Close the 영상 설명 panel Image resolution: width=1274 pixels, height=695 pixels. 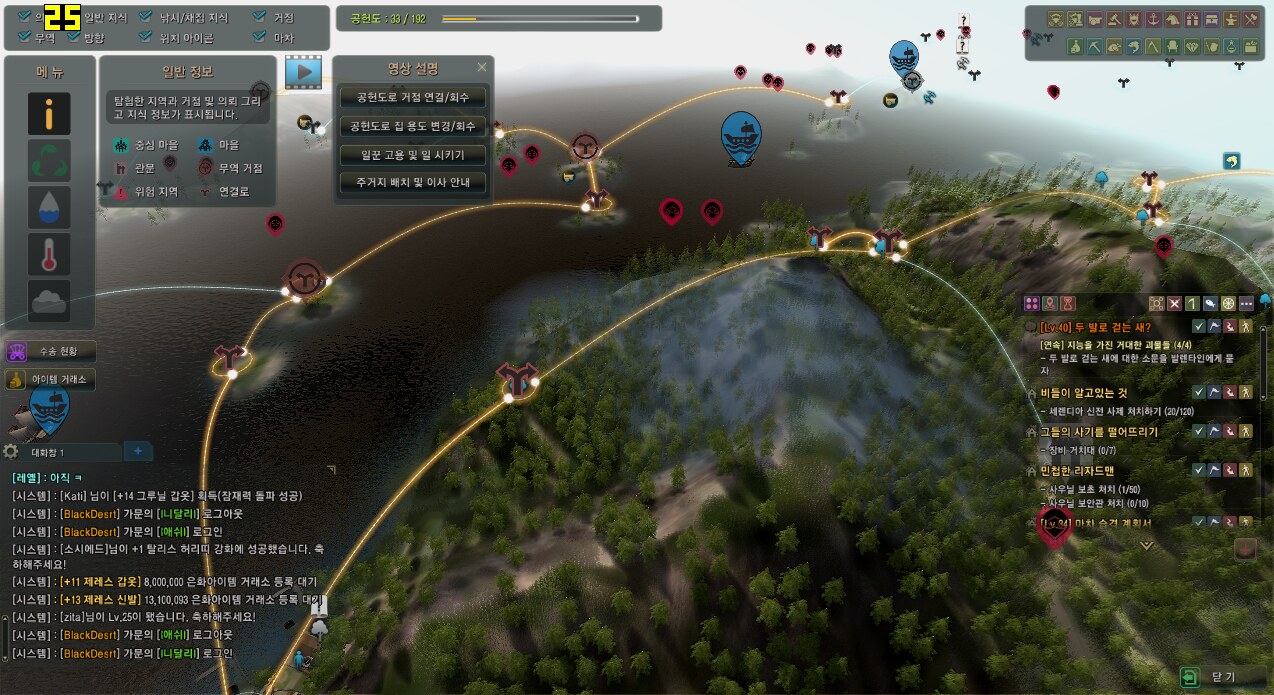pyautogui.click(x=482, y=68)
